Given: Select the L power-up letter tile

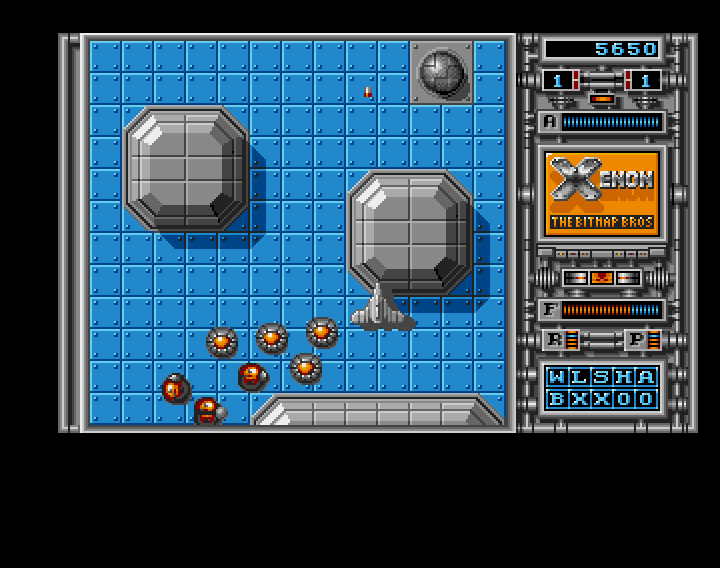Looking at the screenshot, I should pos(579,377).
